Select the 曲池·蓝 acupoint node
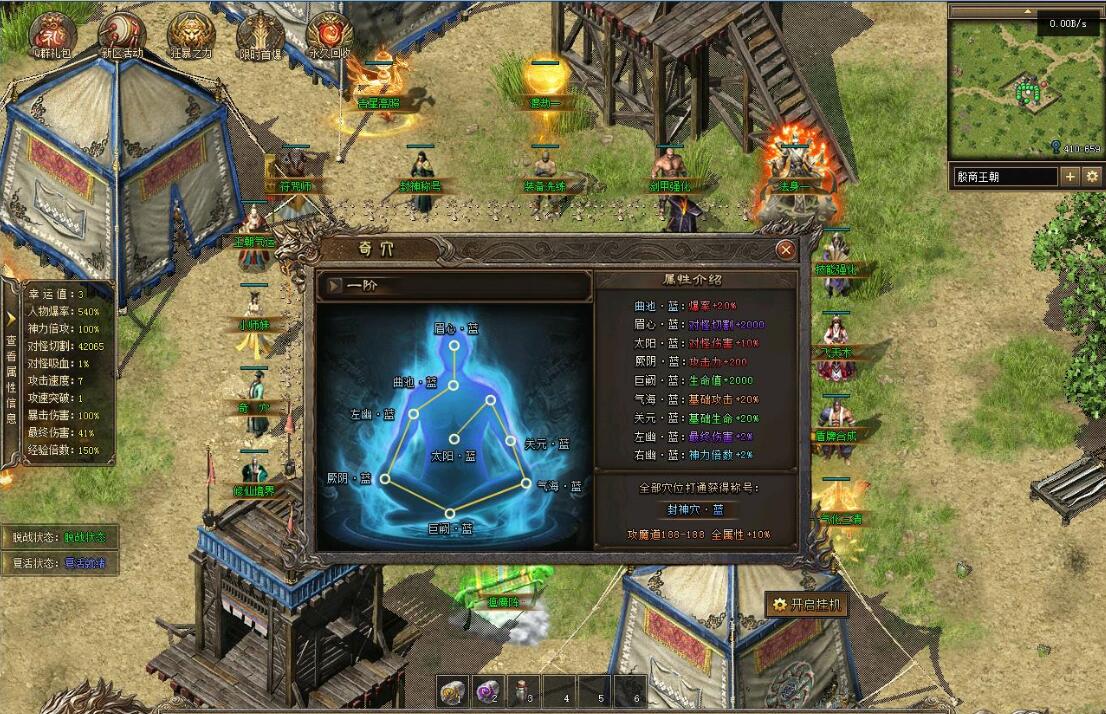 [x=452, y=384]
